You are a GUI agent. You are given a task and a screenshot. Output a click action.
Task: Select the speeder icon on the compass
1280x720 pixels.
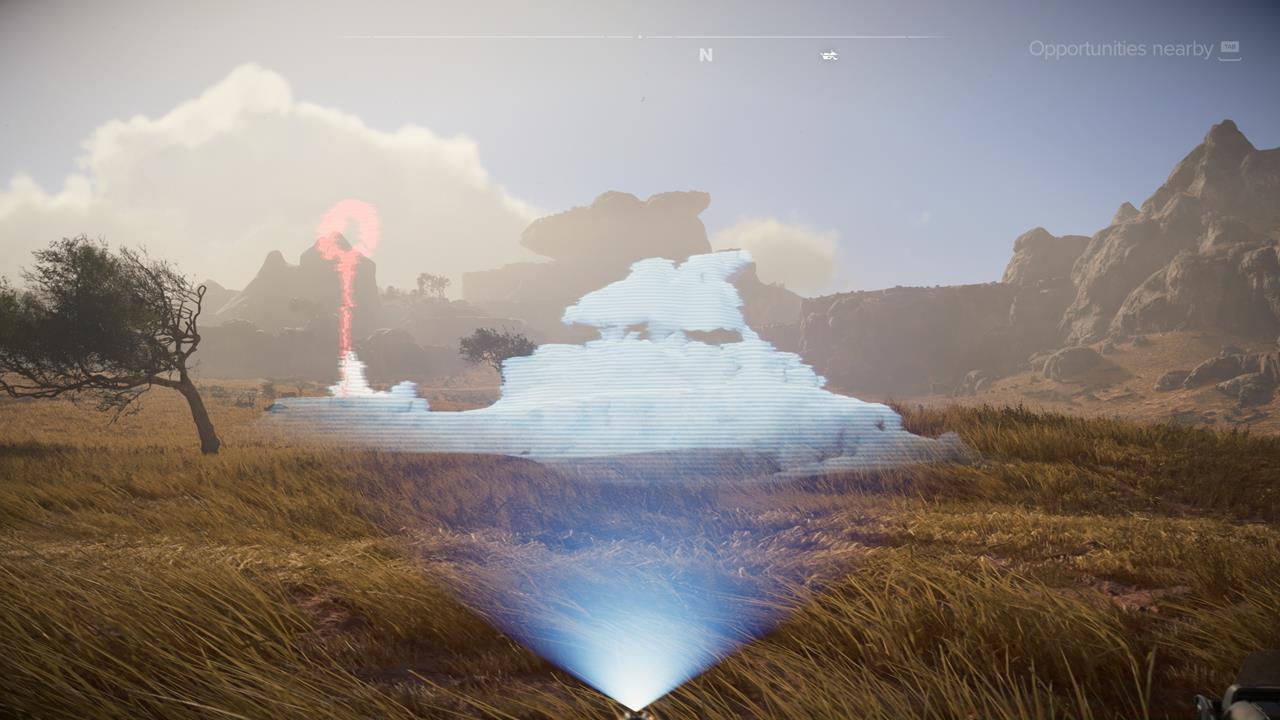[828, 55]
